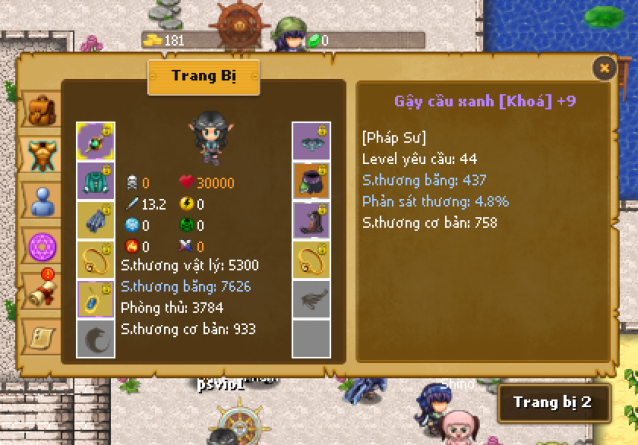The width and height of the screenshot is (638, 445).
Task: Select the dark pants slot
Action: click(x=310, y=181)
